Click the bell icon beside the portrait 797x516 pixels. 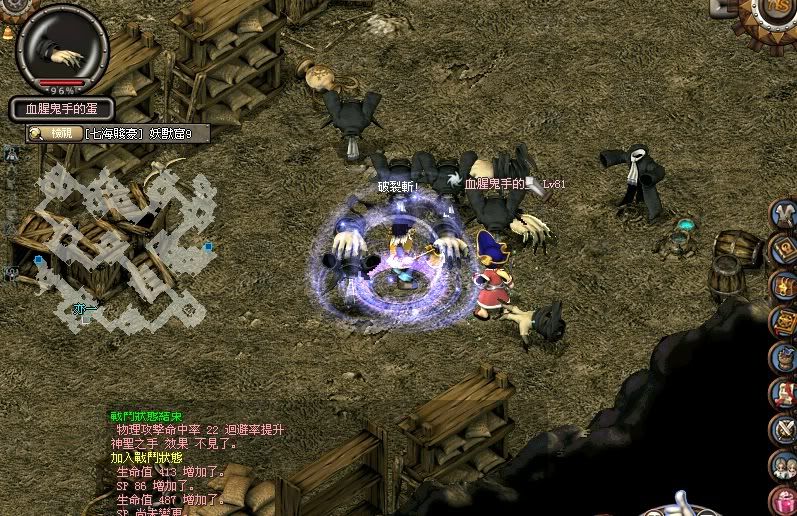pos(8,33)
